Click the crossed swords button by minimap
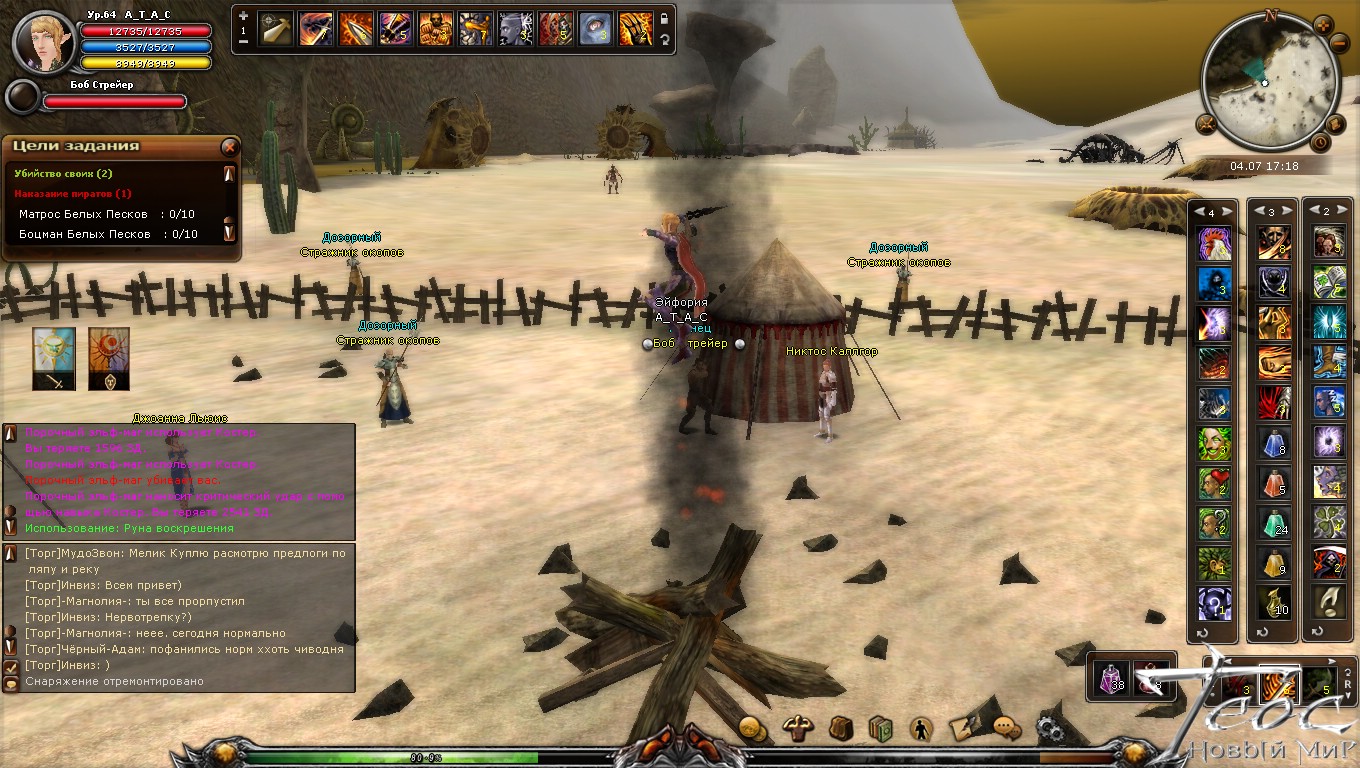Viewport: 1360px width, 768px height. tap(1205, 124)
